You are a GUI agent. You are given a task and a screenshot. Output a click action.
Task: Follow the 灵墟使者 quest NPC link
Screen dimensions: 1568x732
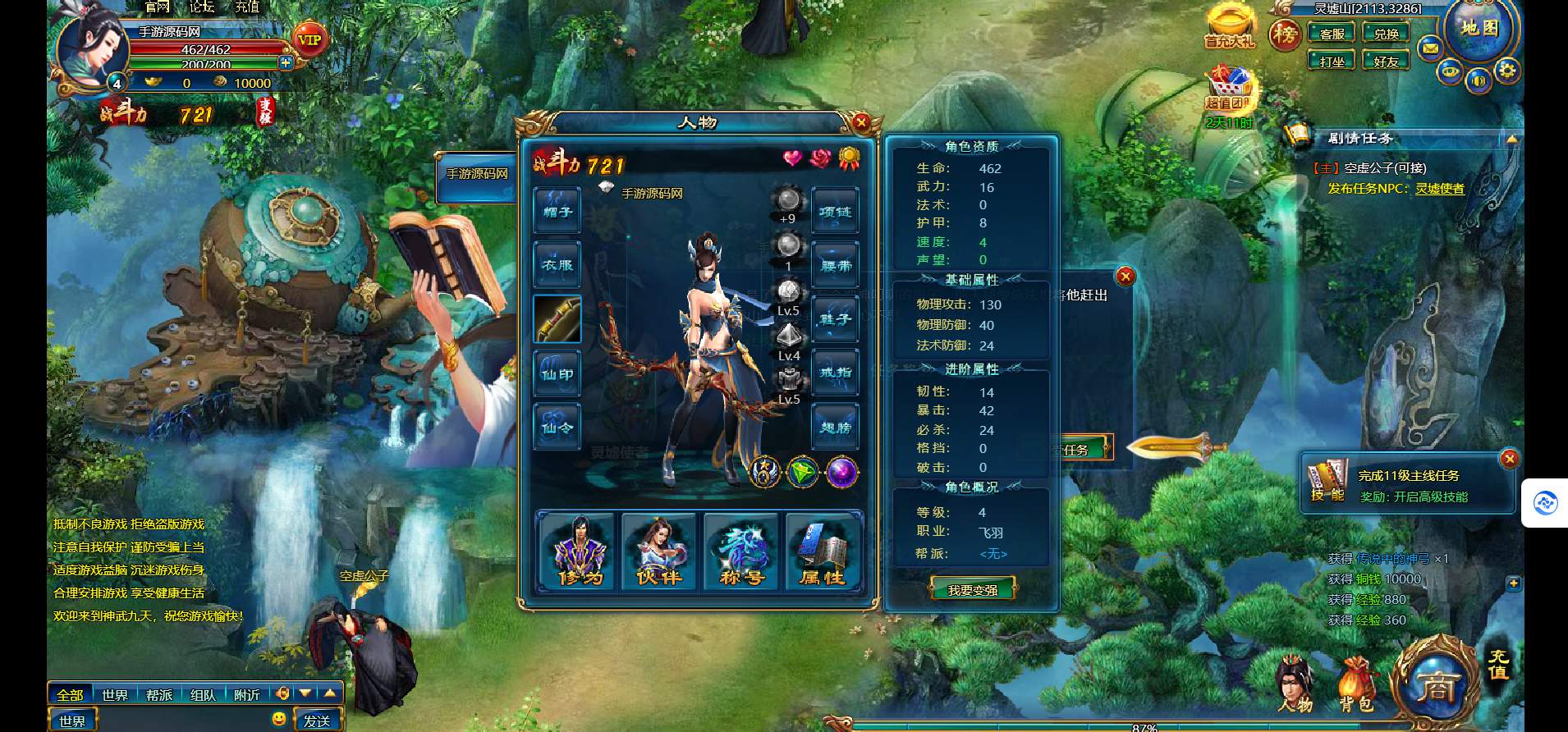coord(1439,189)
